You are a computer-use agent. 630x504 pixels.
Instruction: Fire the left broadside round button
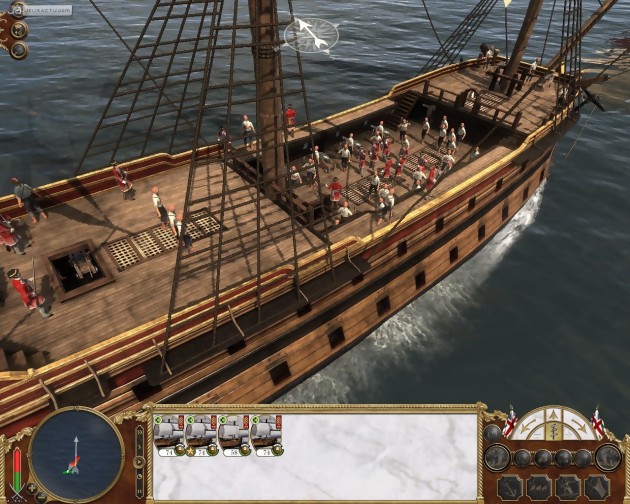[498, 458]
